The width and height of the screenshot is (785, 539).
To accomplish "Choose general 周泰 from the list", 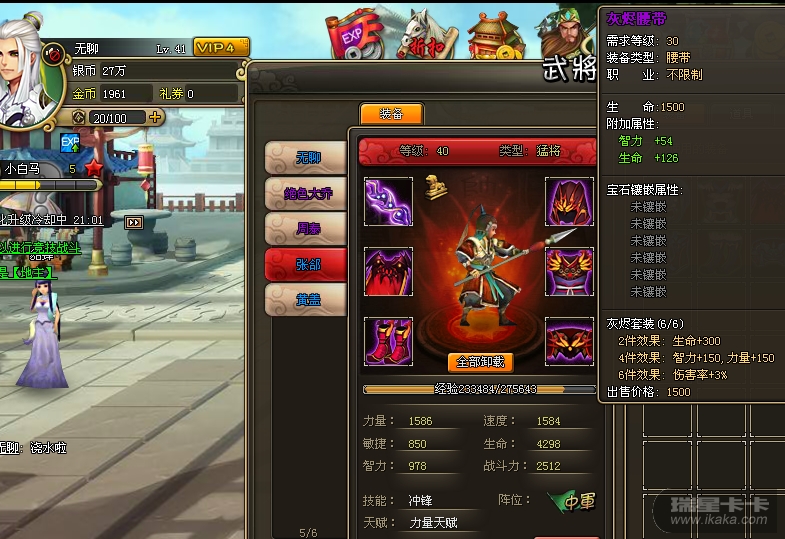I will (306, 229).
